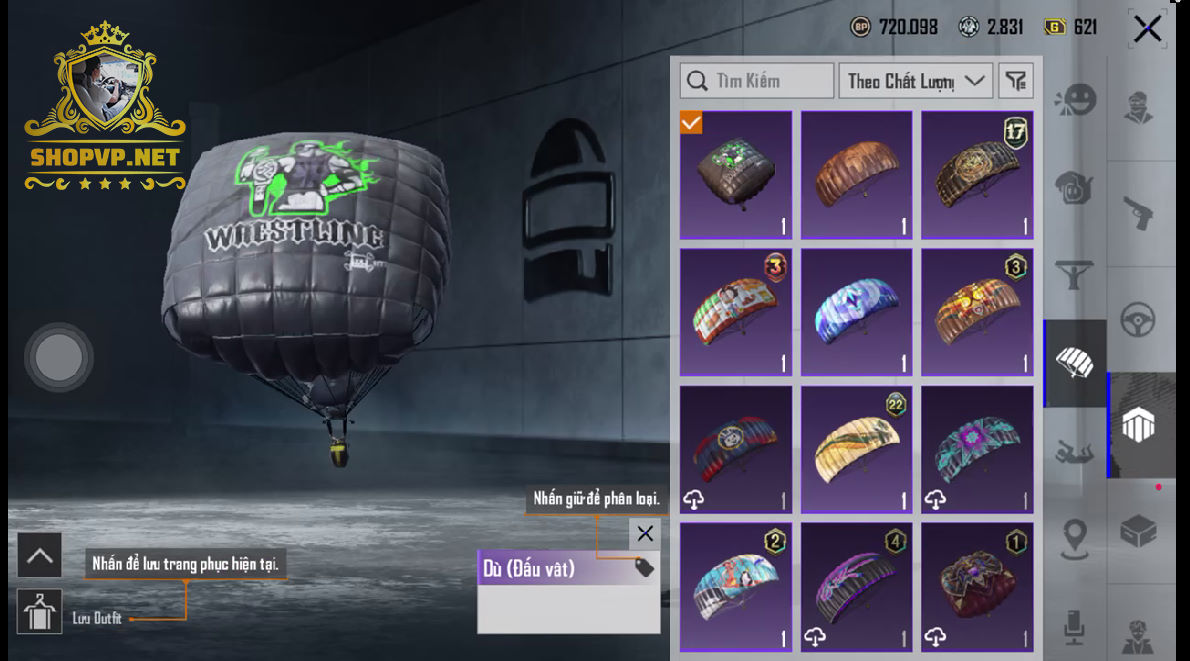This screenshot has width=1190, height=661.
Task: Pick the dark red parachute with badge 1
Action: click(x=977, y=587)
